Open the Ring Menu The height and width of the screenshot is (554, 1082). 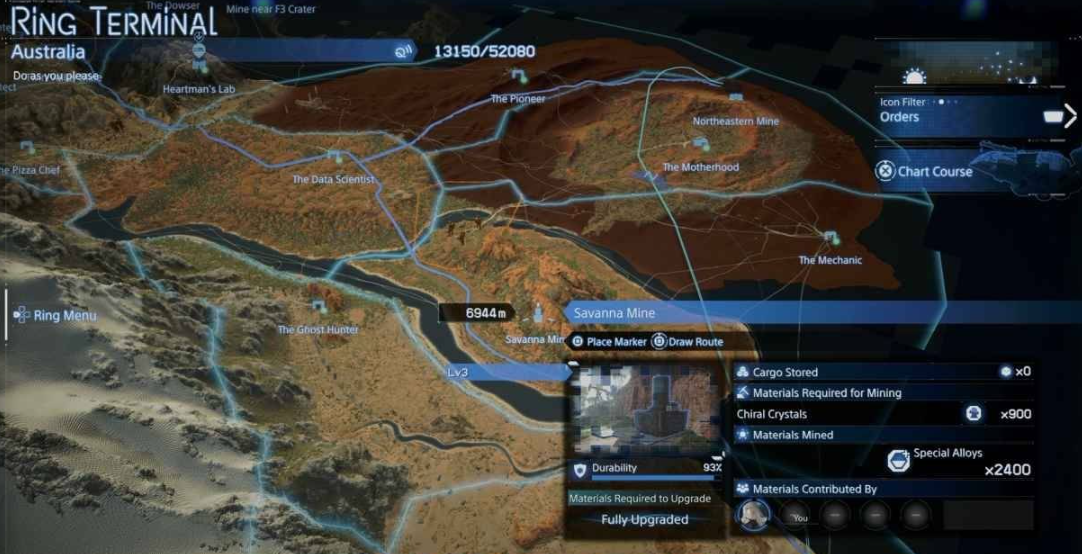[55, 315]
